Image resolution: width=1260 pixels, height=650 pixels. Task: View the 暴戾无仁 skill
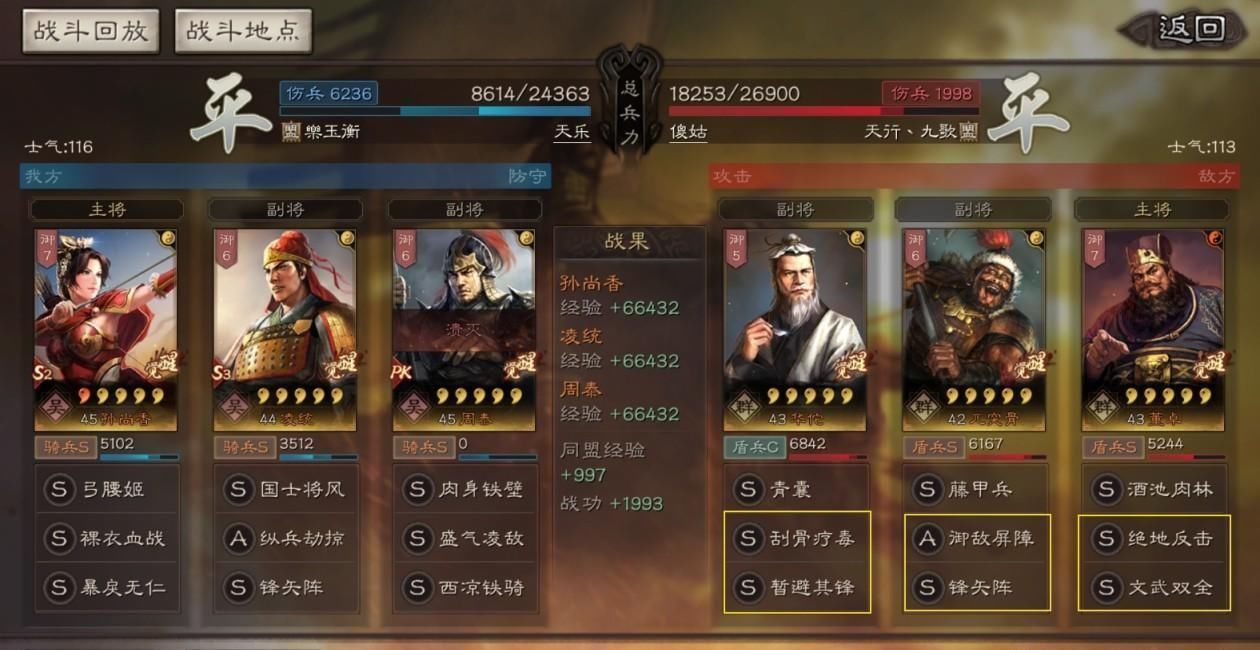[106, 587]
